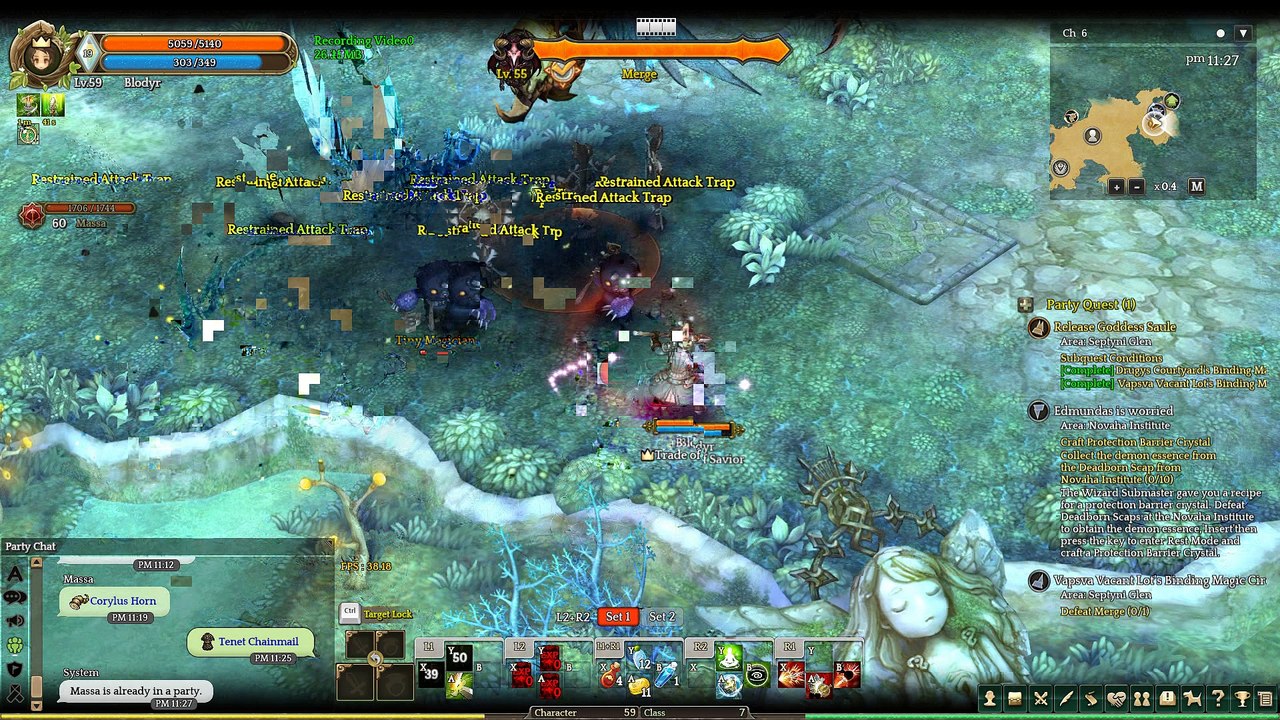The height and width of the screenshot is (720, 1280).
Task: Zoom in the minimap with the plus button
Action: pyautogui.click(x=1116, y=187)
